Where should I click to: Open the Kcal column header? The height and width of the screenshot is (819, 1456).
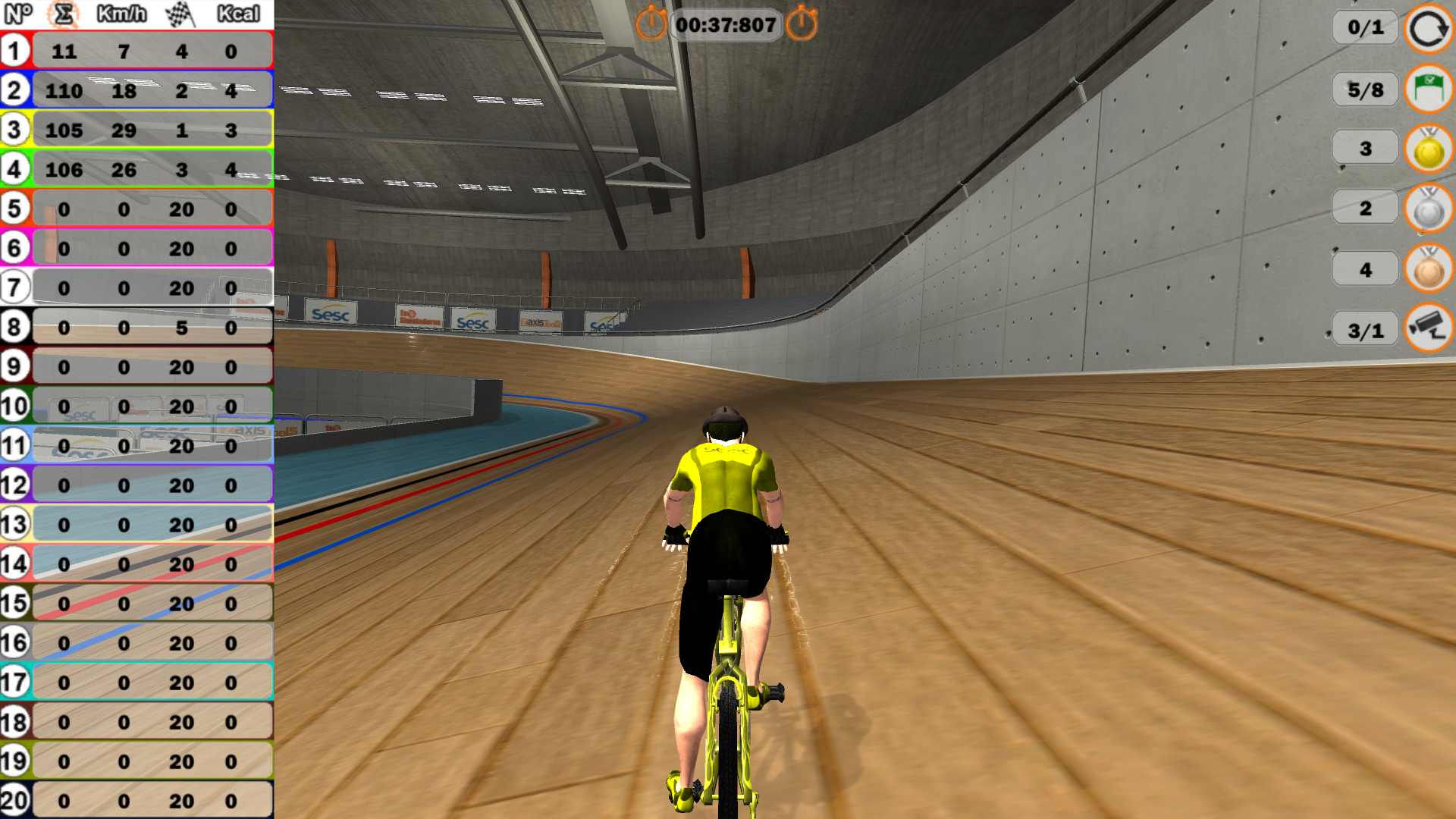(x=238, y=13)
